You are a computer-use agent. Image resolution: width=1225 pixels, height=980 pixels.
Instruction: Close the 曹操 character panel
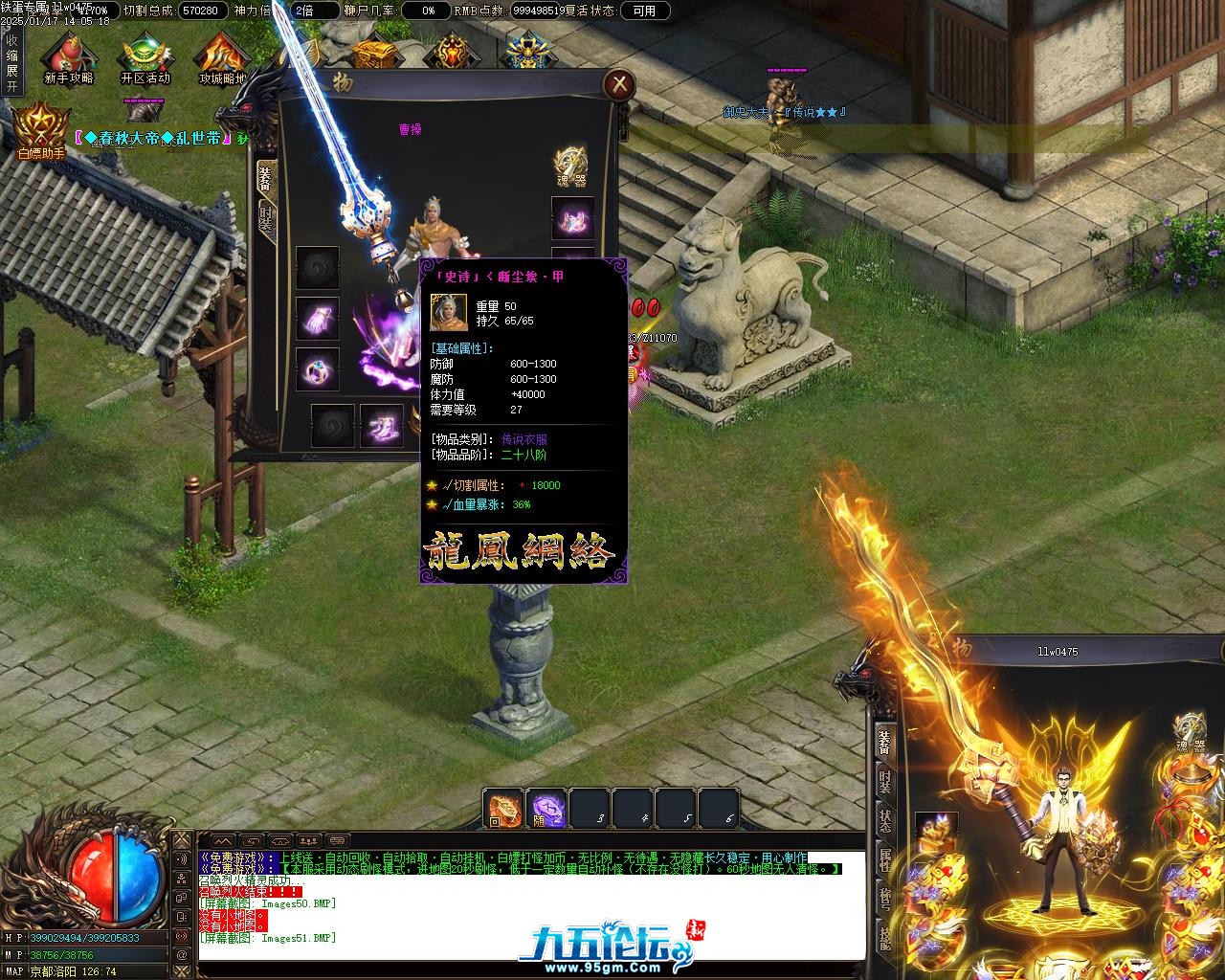click(x=619, y=84)
